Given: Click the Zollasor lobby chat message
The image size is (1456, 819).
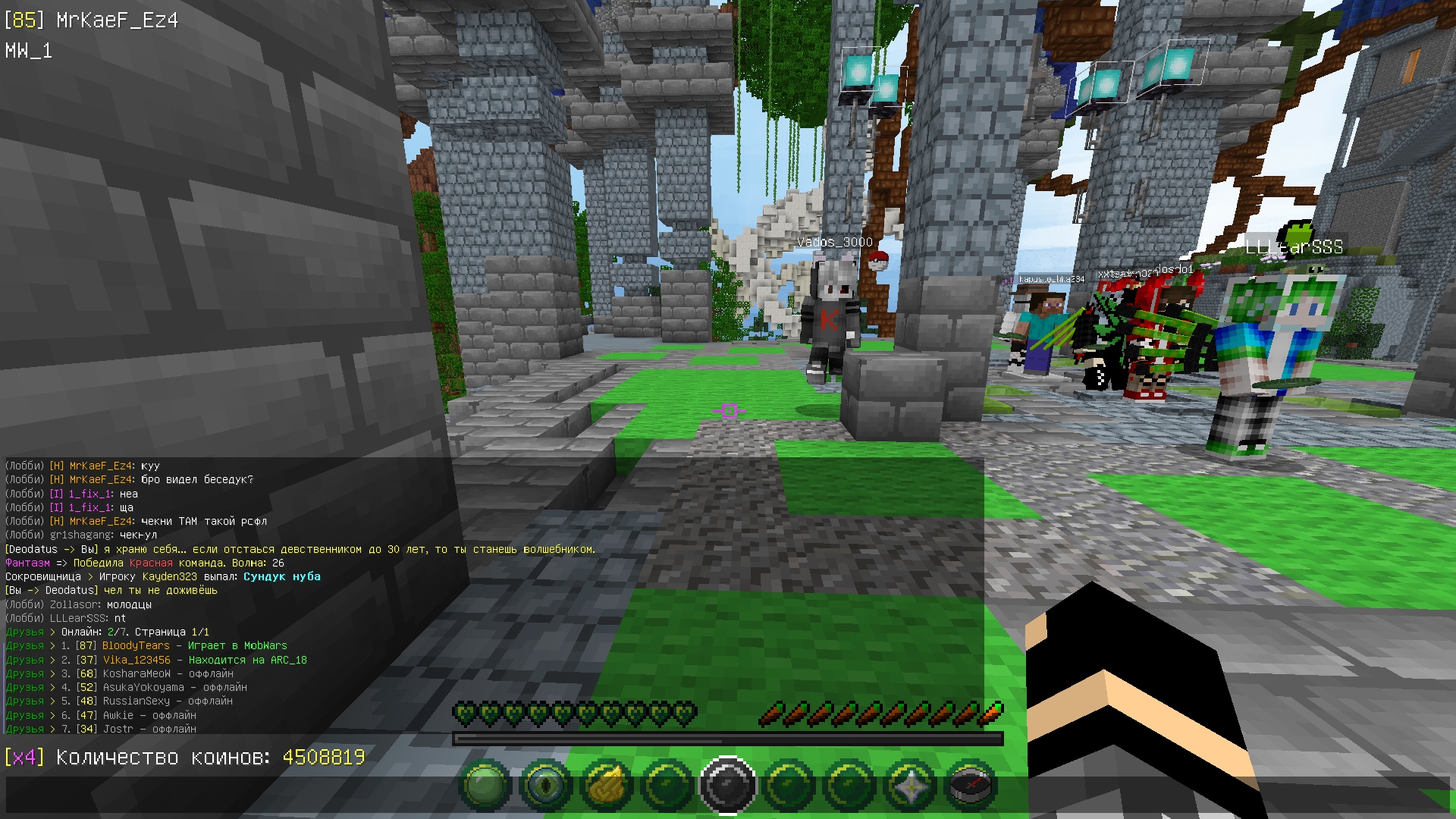Looking at the screenshot, I should [78, 604].
